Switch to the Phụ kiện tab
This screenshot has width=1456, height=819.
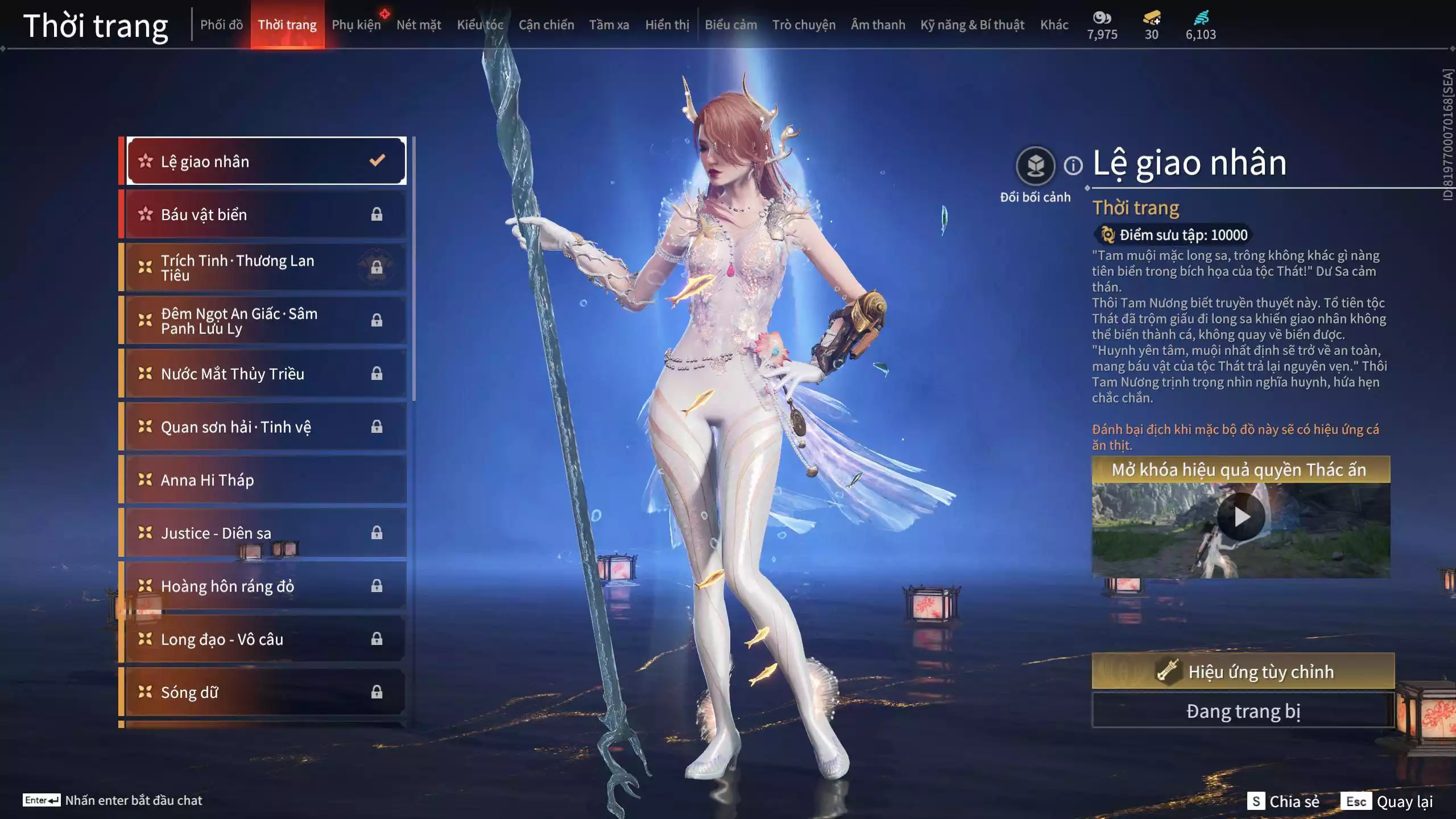click(x=357, y=24)
